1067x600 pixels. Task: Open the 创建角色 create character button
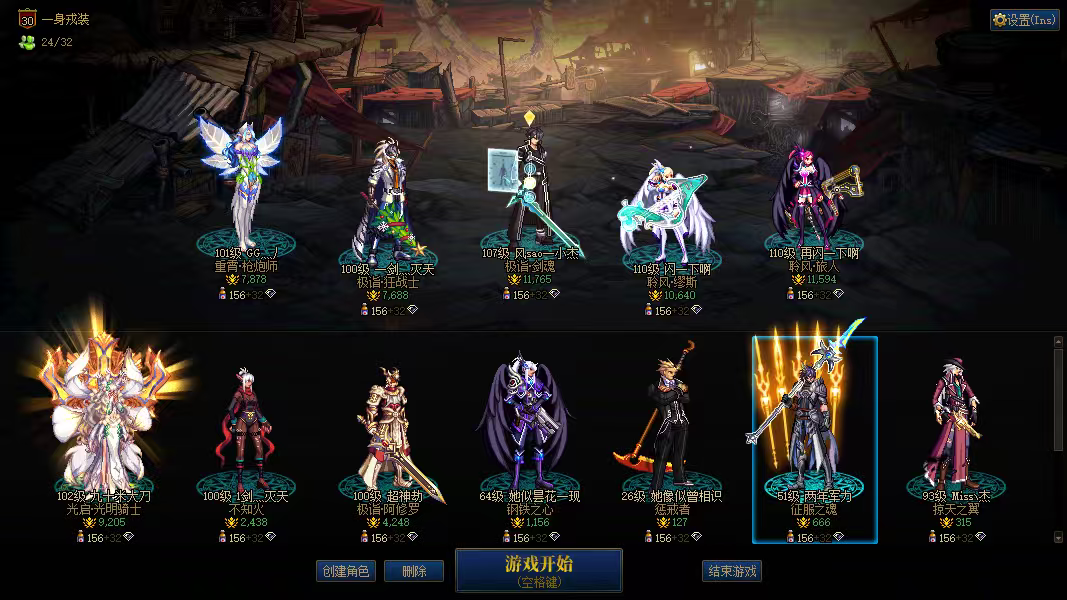344,571
